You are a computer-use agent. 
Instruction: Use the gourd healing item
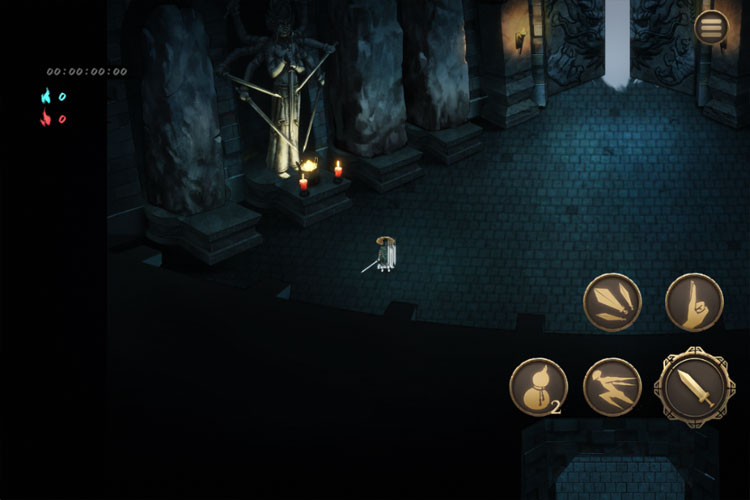tap(538, 387)
